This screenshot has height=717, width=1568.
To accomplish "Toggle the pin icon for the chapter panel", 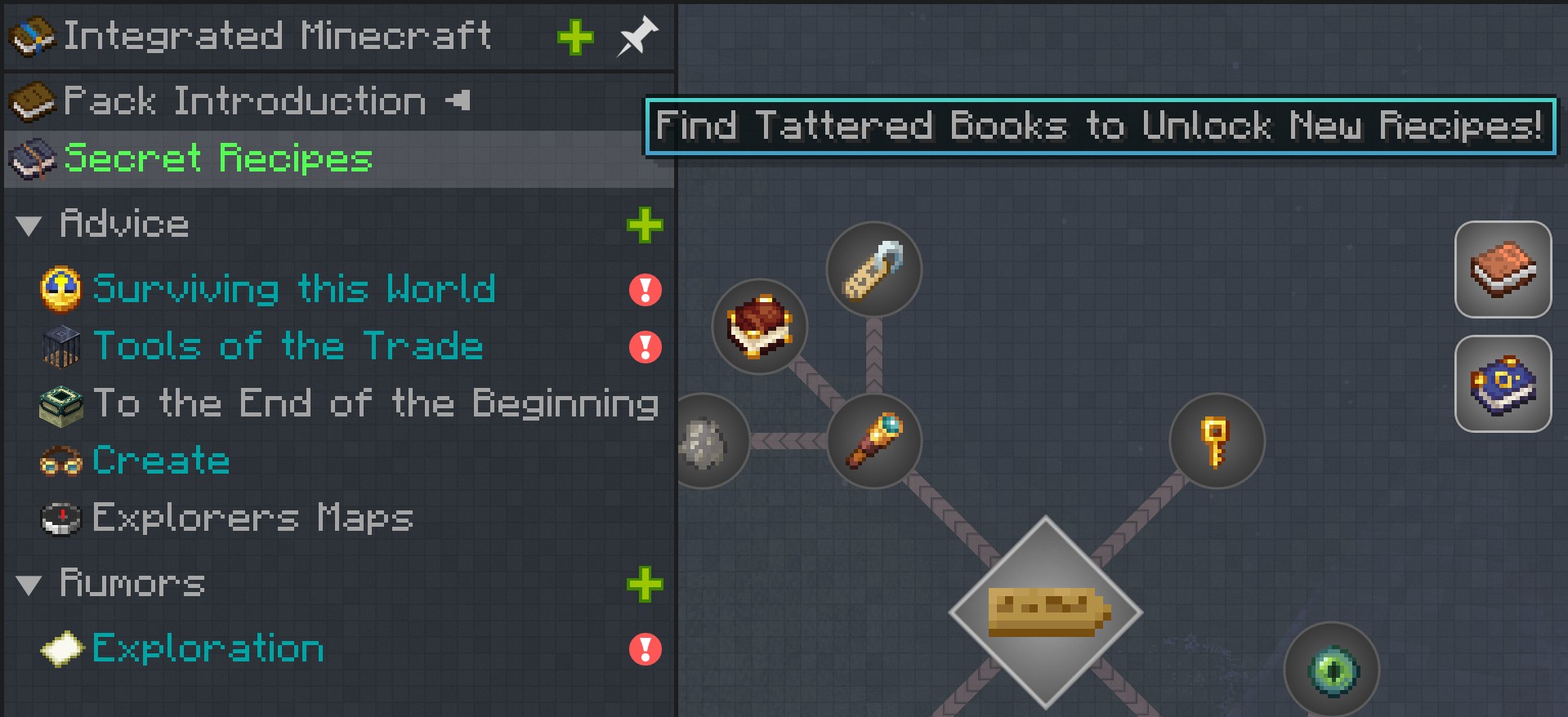I will tap(637, 37).
